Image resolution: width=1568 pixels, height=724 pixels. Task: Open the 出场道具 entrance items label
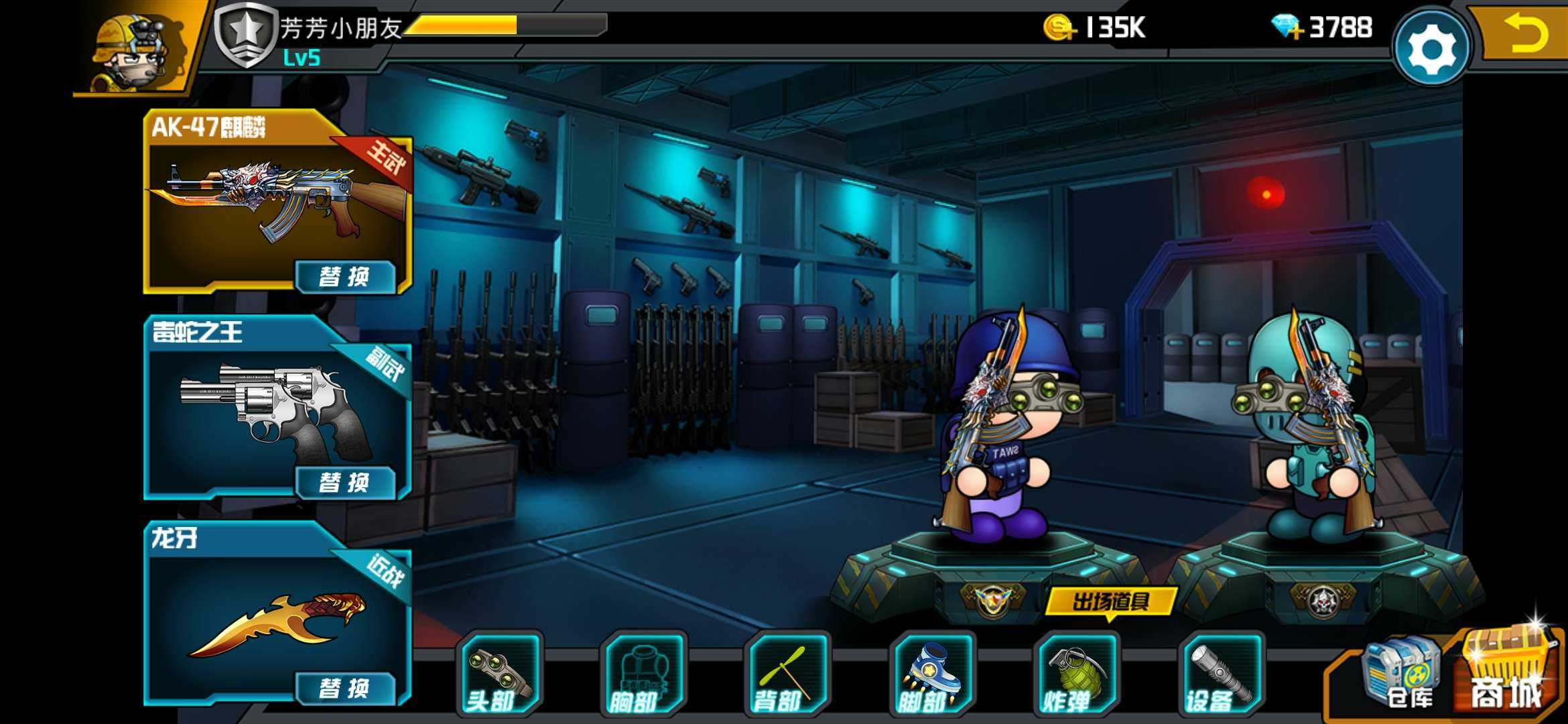click(x=1110, y=601)
